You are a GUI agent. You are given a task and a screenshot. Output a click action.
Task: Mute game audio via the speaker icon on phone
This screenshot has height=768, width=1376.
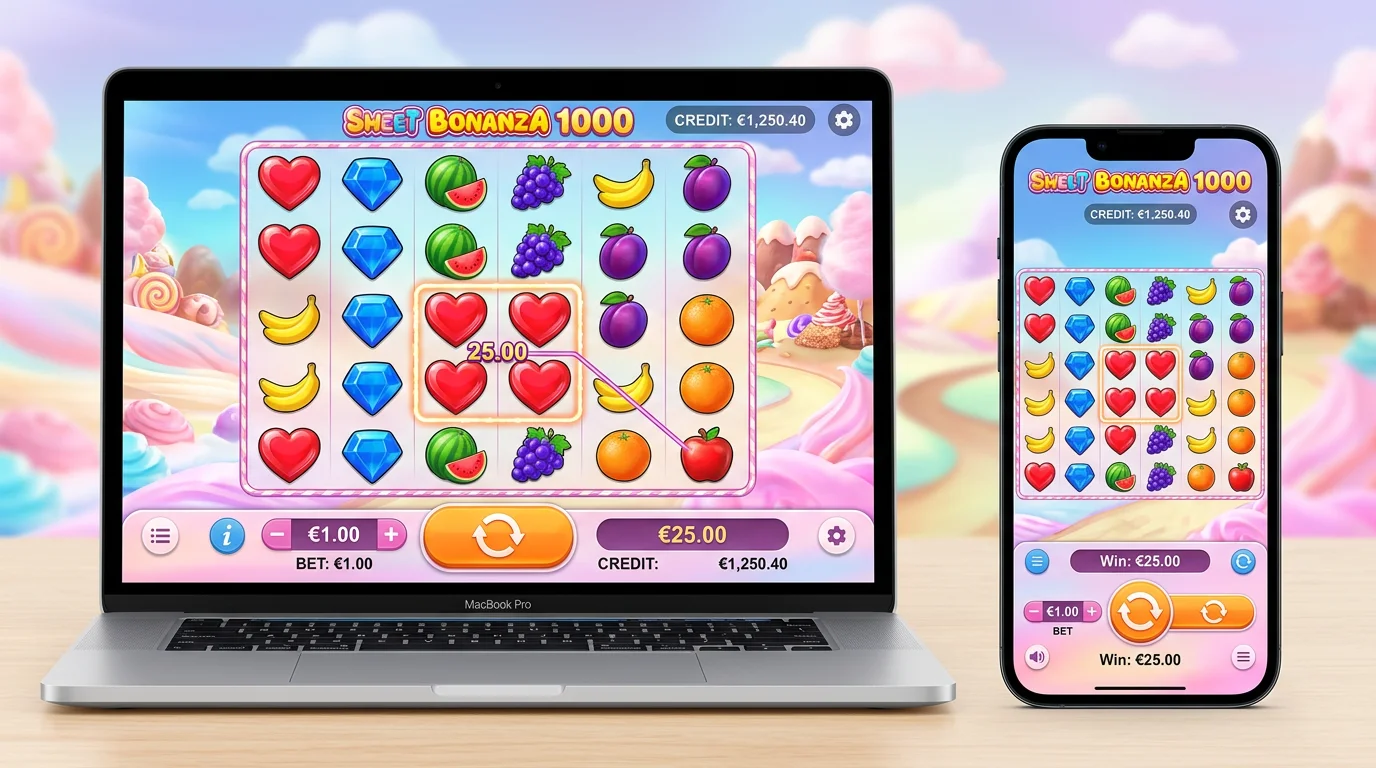pos(1037,658)
